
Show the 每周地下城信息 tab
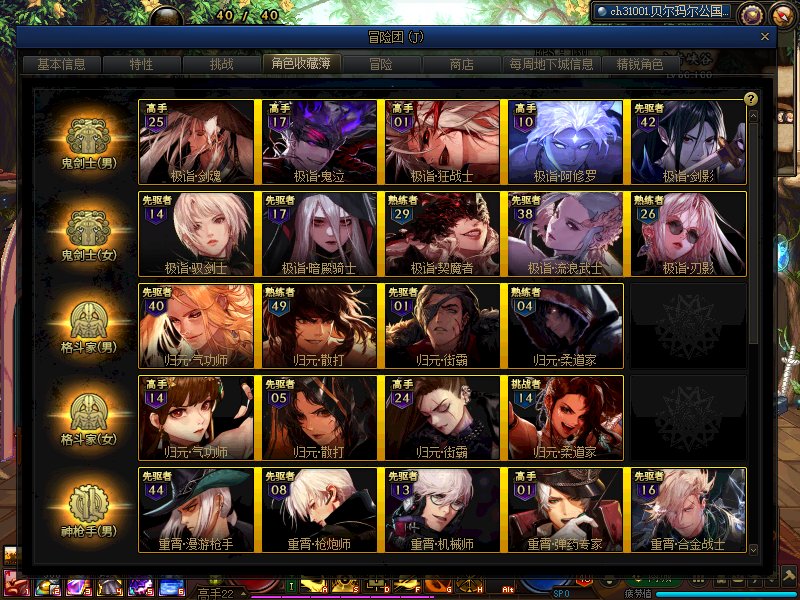coord(551,64)
